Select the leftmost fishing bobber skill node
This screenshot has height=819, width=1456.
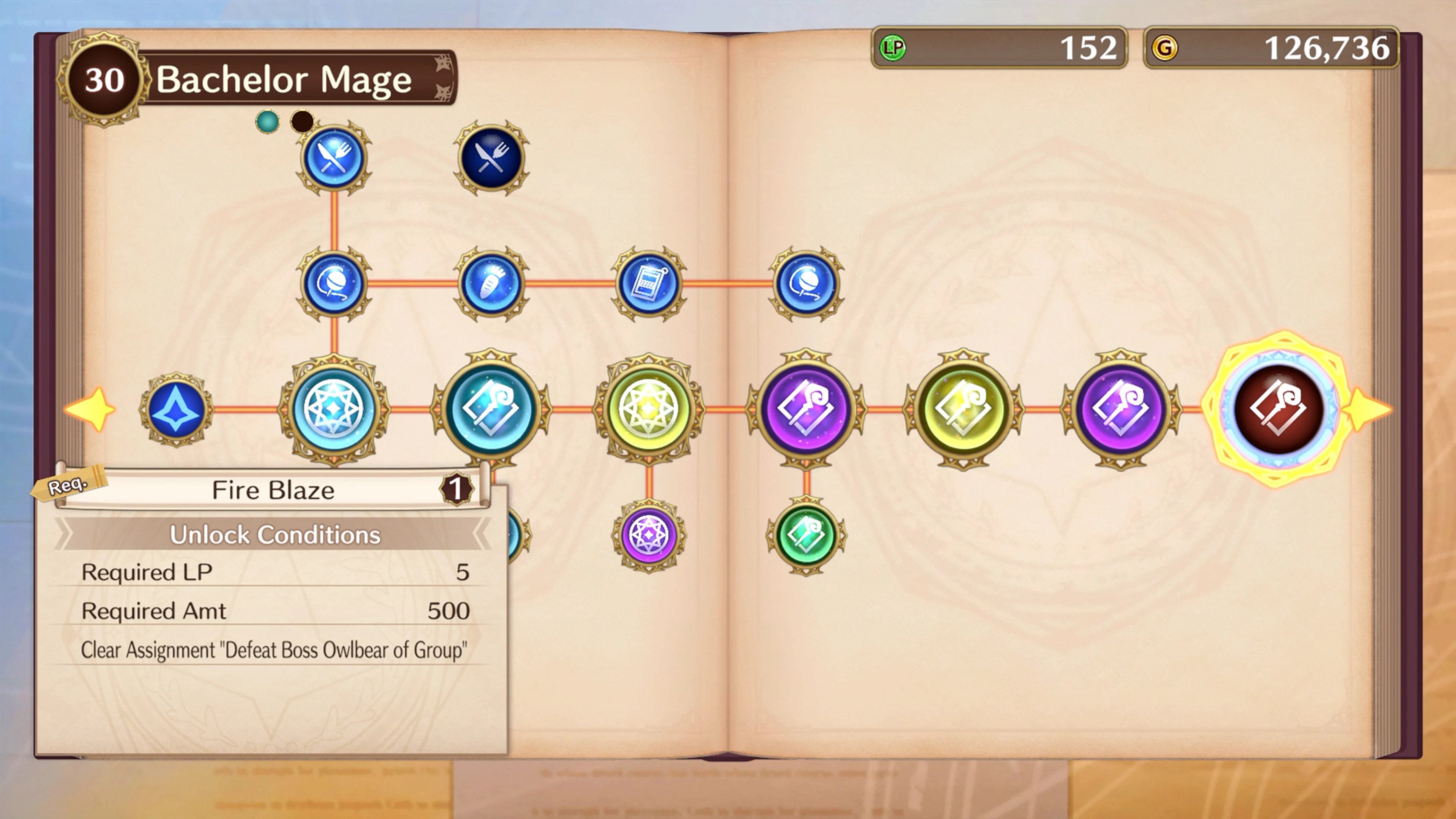(334, 286)
